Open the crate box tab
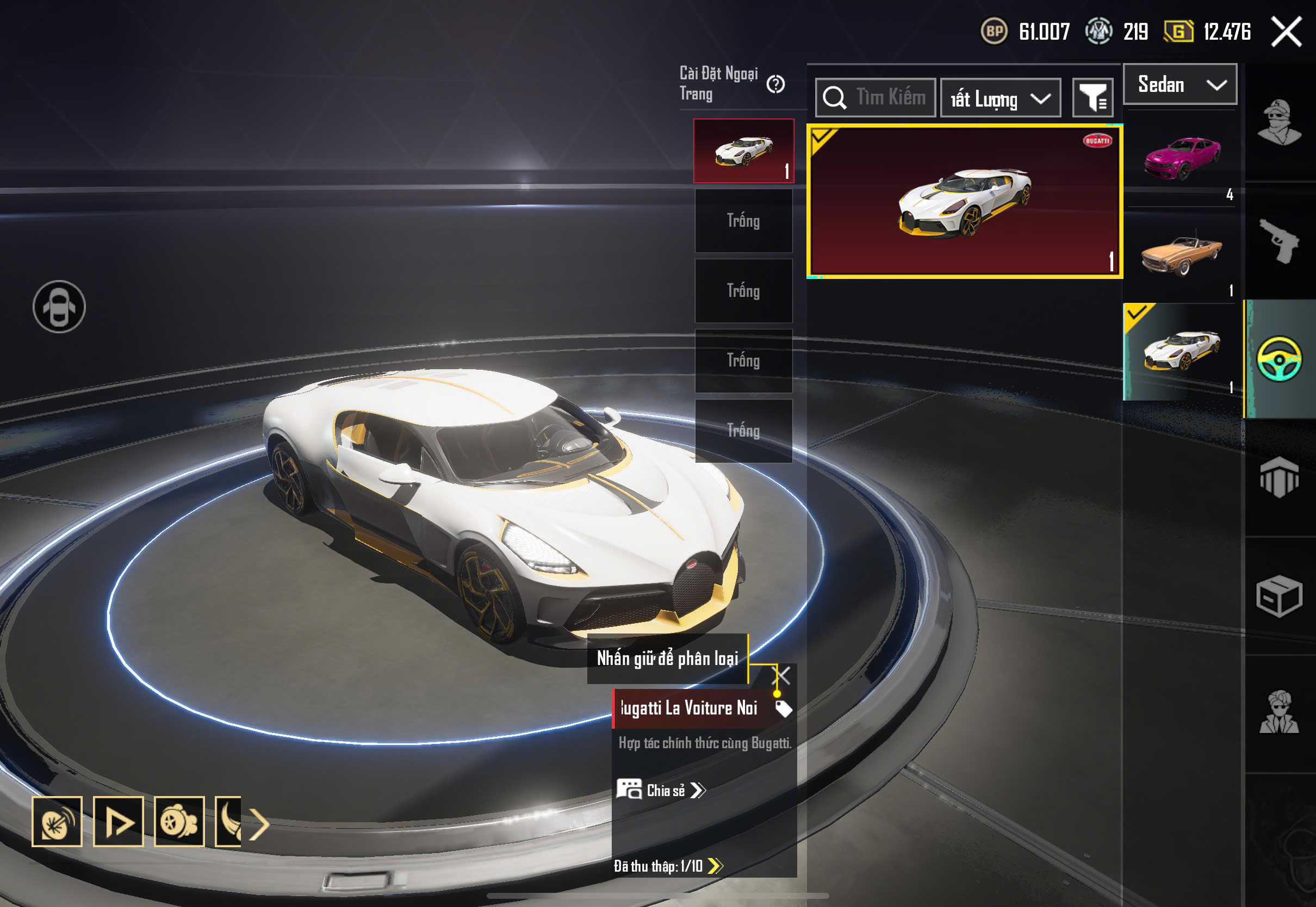The width and height of the screenshot is (1316, 907). point(1279,595)
